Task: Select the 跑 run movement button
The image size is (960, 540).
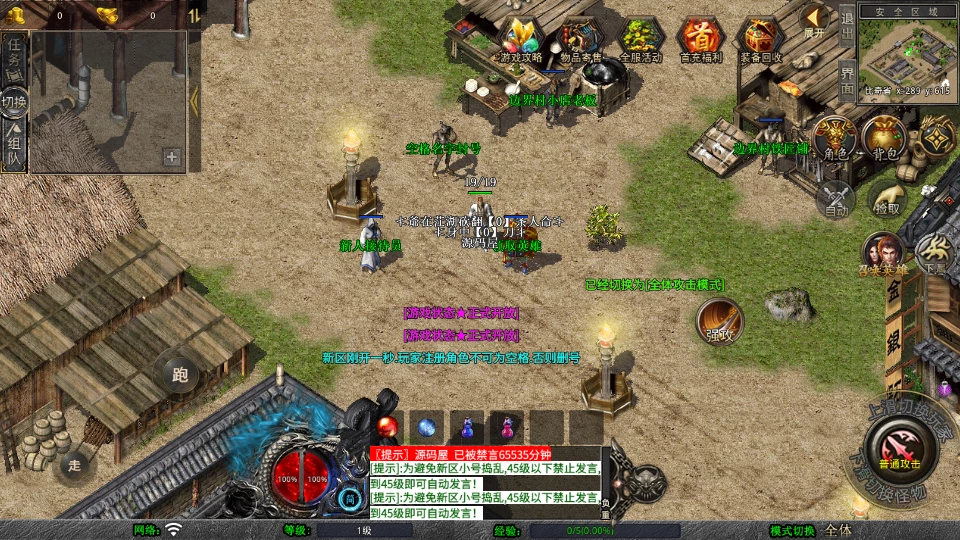Action: (x=180, y=376)
